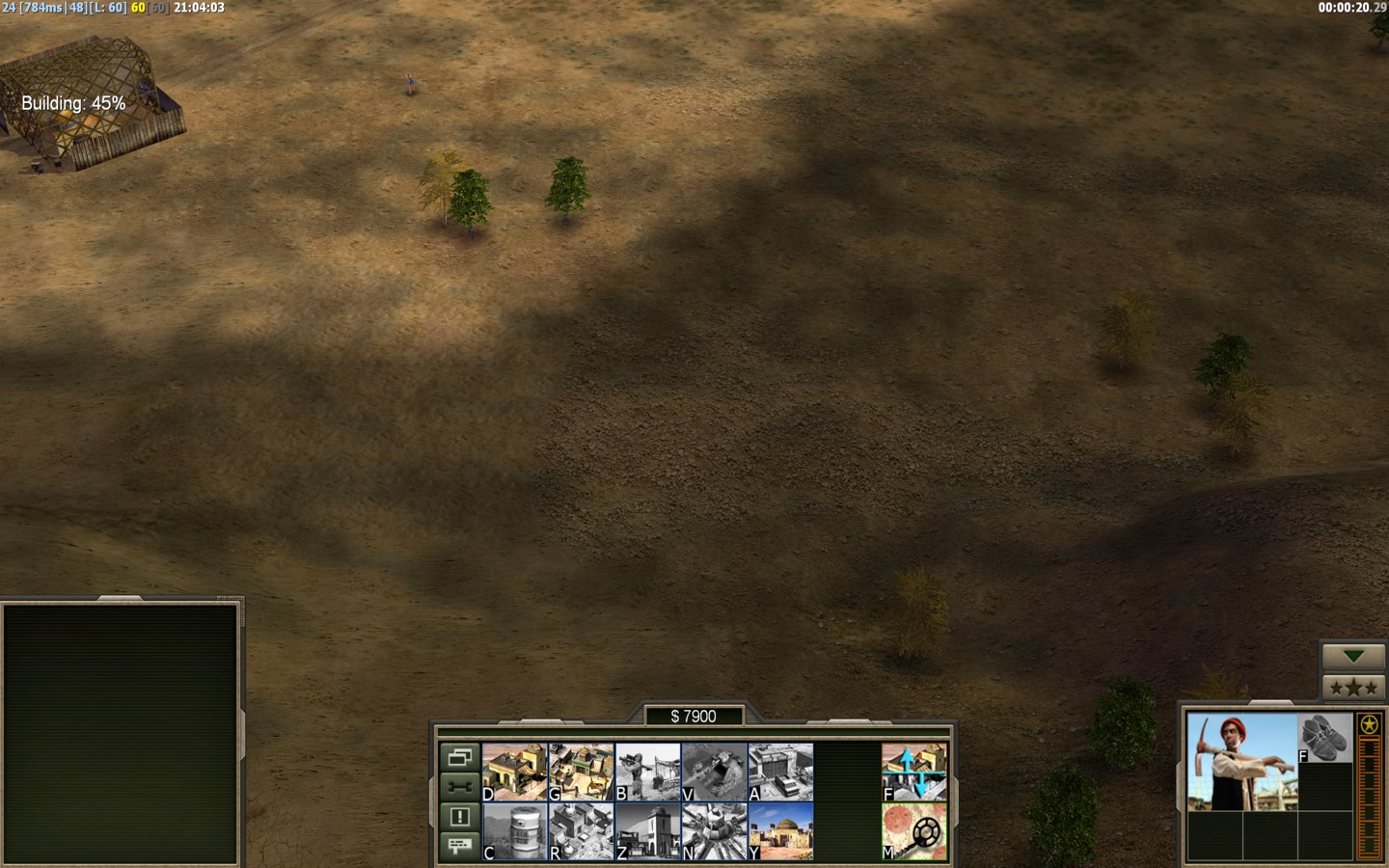Select the Tunnel Network build icon marked V
Viewport: 1389px width, 868px height.
(x=715, y=772)
